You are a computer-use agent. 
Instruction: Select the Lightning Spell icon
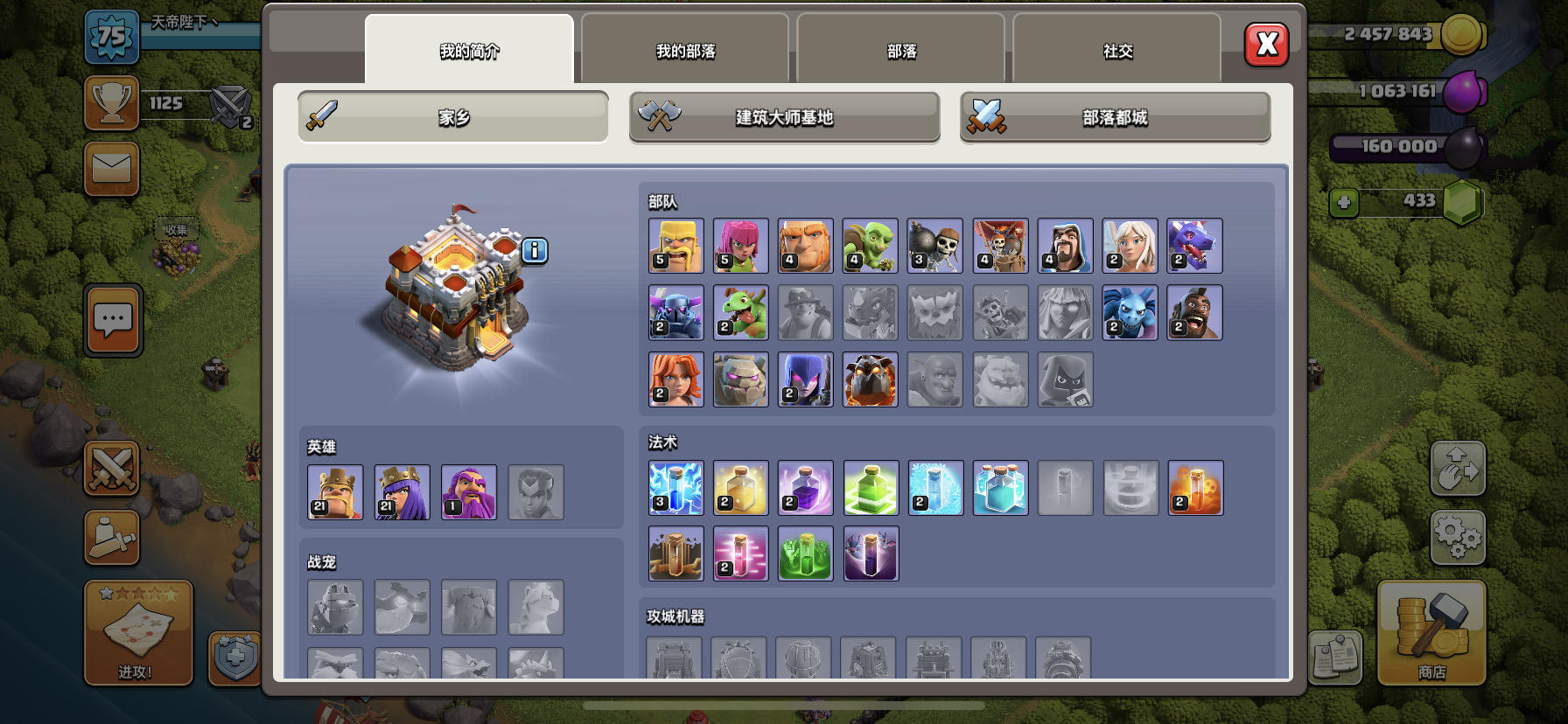675,488
